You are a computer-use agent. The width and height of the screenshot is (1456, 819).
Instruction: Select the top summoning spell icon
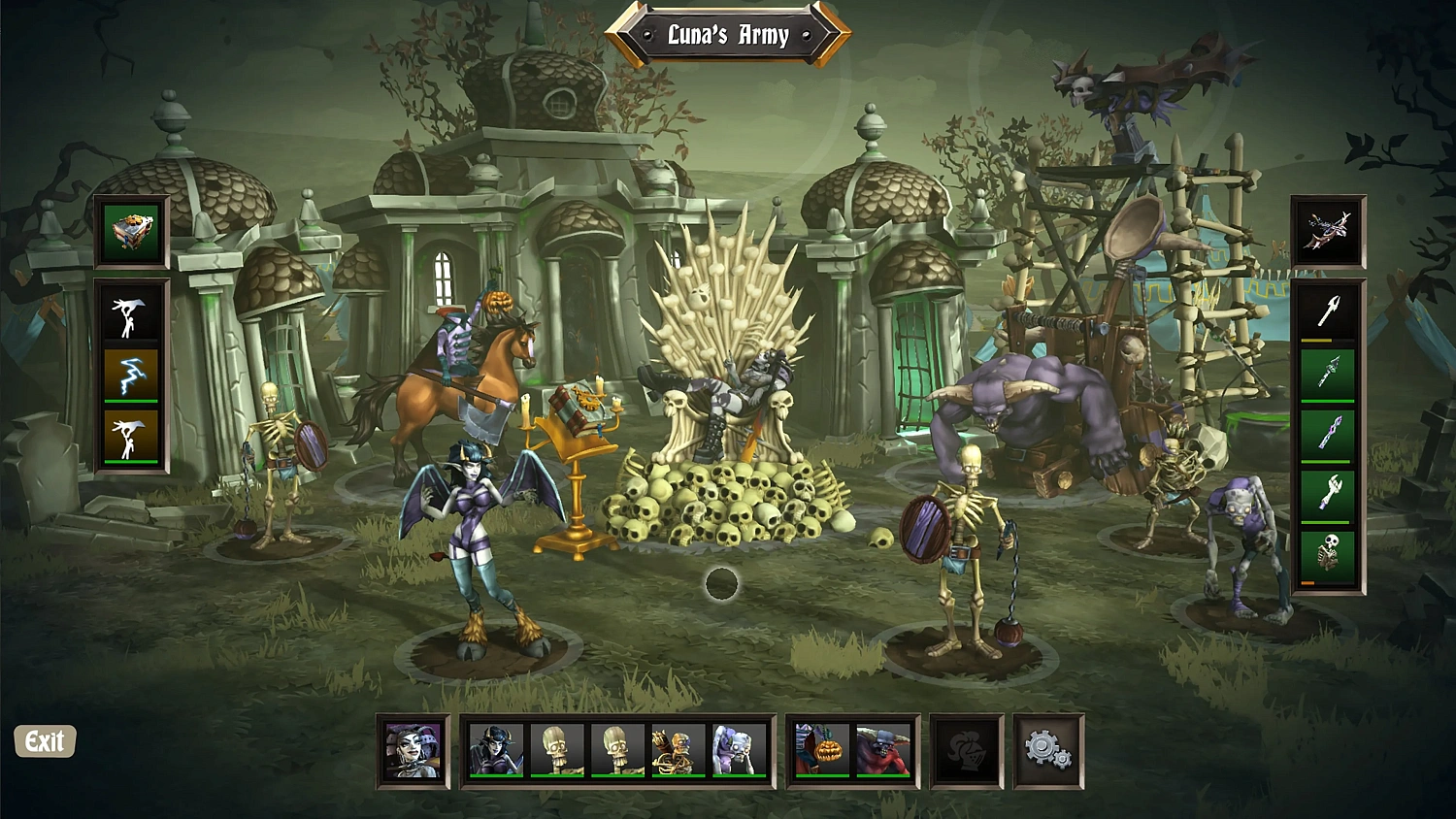point(131,315)
